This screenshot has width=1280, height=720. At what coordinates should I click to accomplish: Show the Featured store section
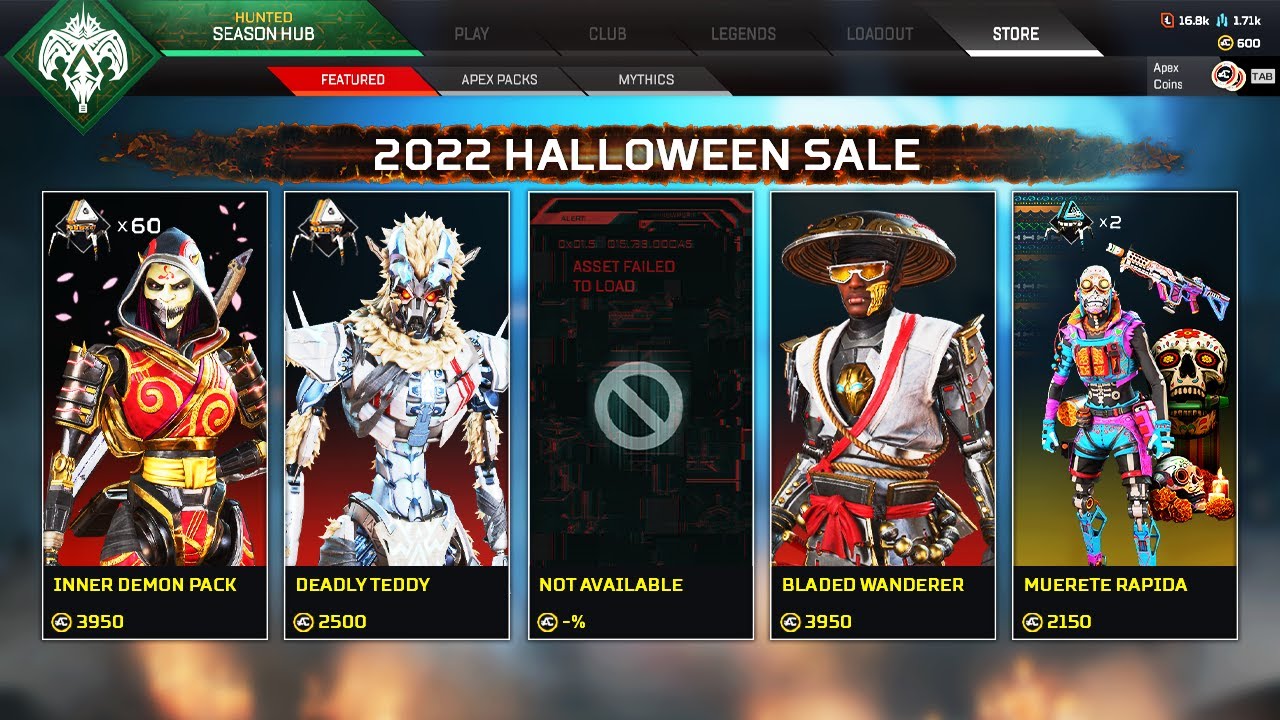[352, 80]
